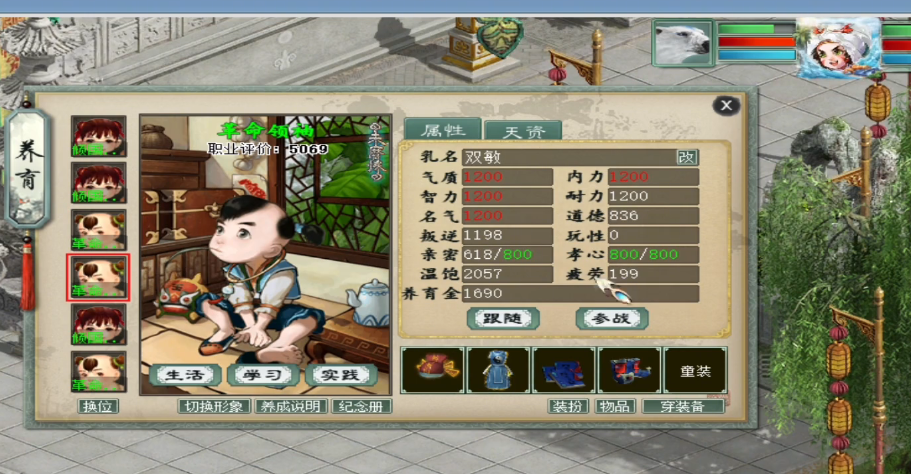Toggle 切换形象 to switch appearance
Image resolution: width=911 pixels, height=474 pixels.
coord(213,406)
